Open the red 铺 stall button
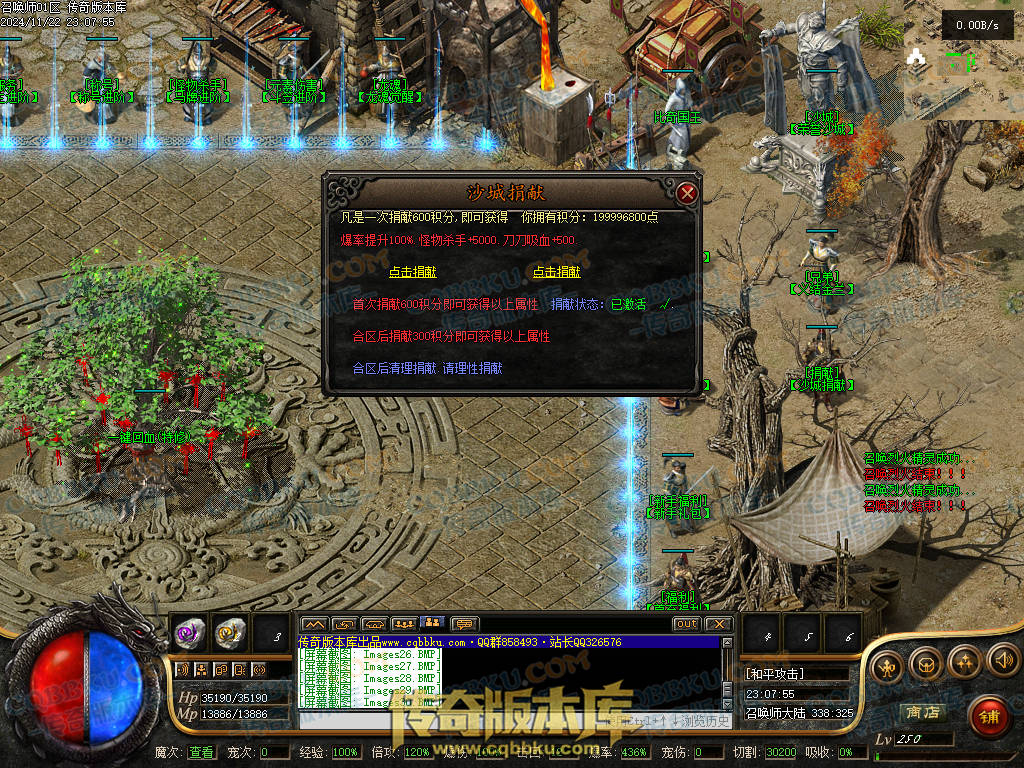The width and height of the screenshot is (1024, 768). pyautogui.click(x=989, y=716)
